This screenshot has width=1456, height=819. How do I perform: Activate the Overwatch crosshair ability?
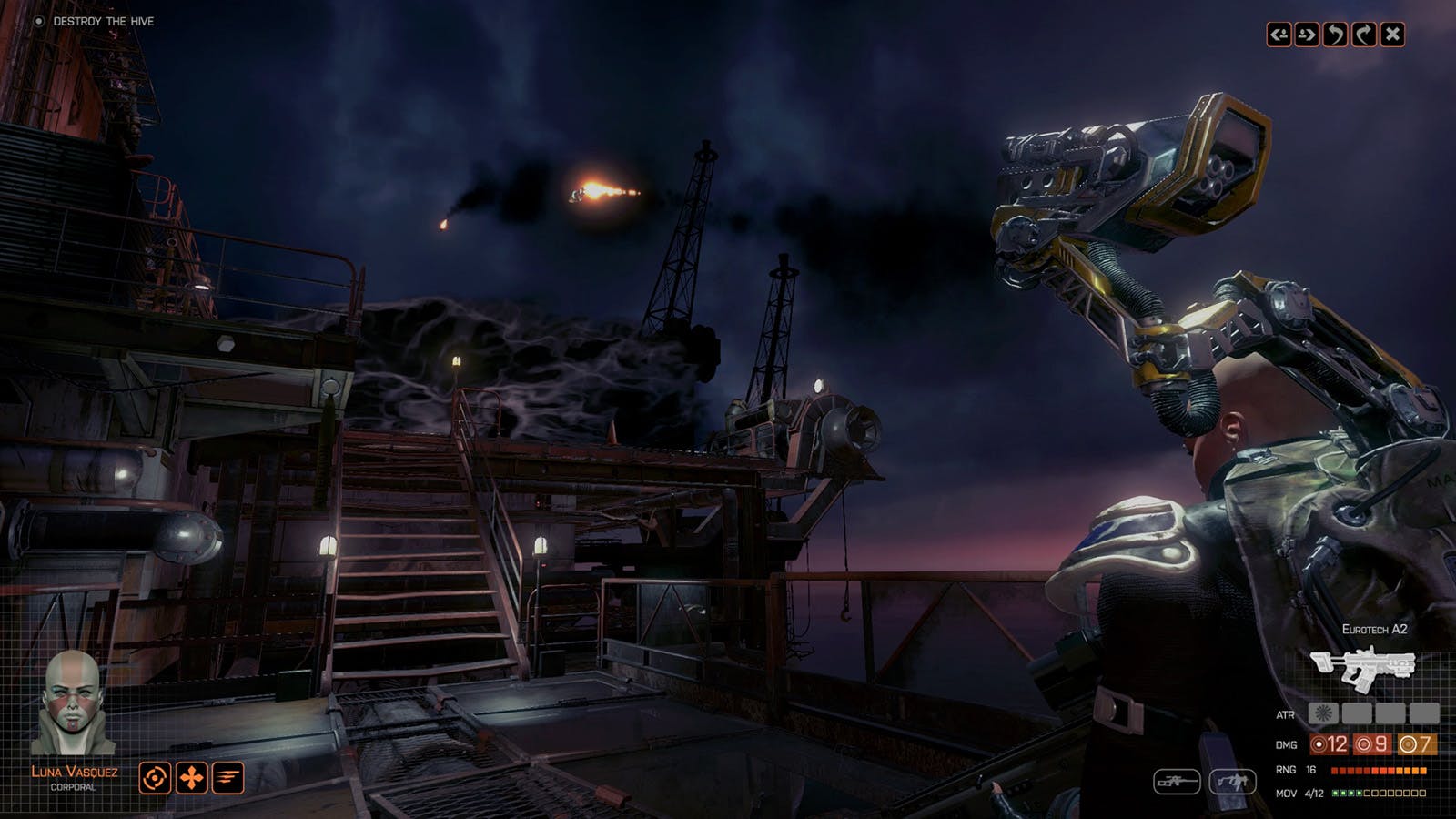[157, 779]
